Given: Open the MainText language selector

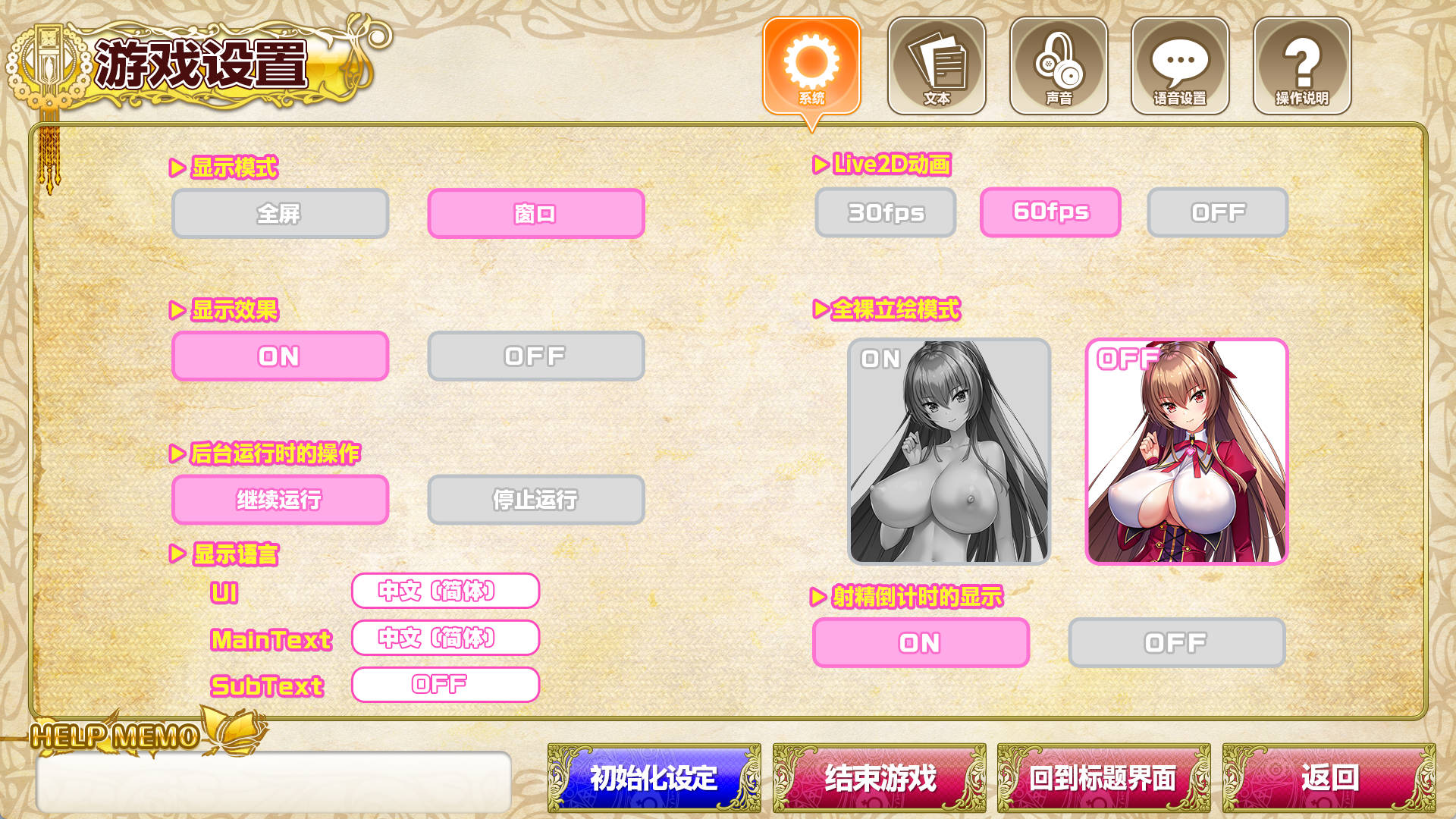Looking at the screenshot, I should point(445,639).
